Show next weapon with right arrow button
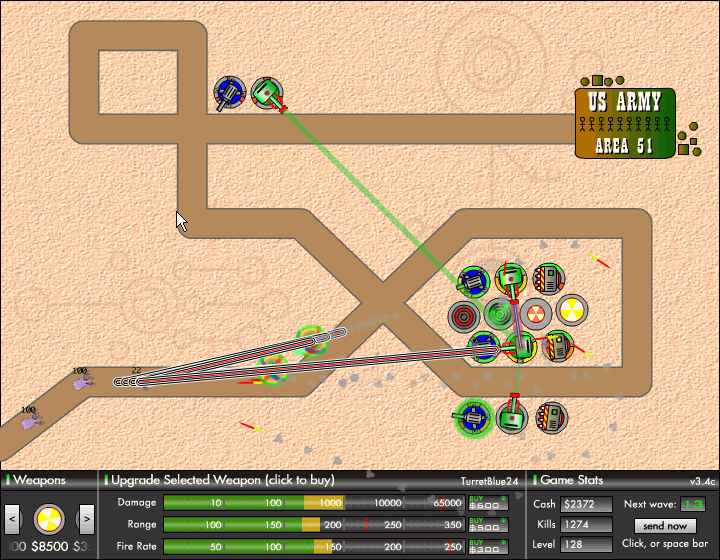The width and height of the screenshot is (720, 560). point(86,518)
